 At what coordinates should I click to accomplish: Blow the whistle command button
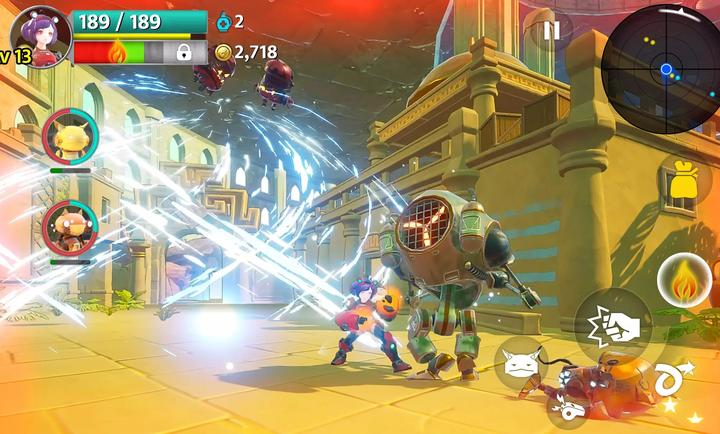566,409
